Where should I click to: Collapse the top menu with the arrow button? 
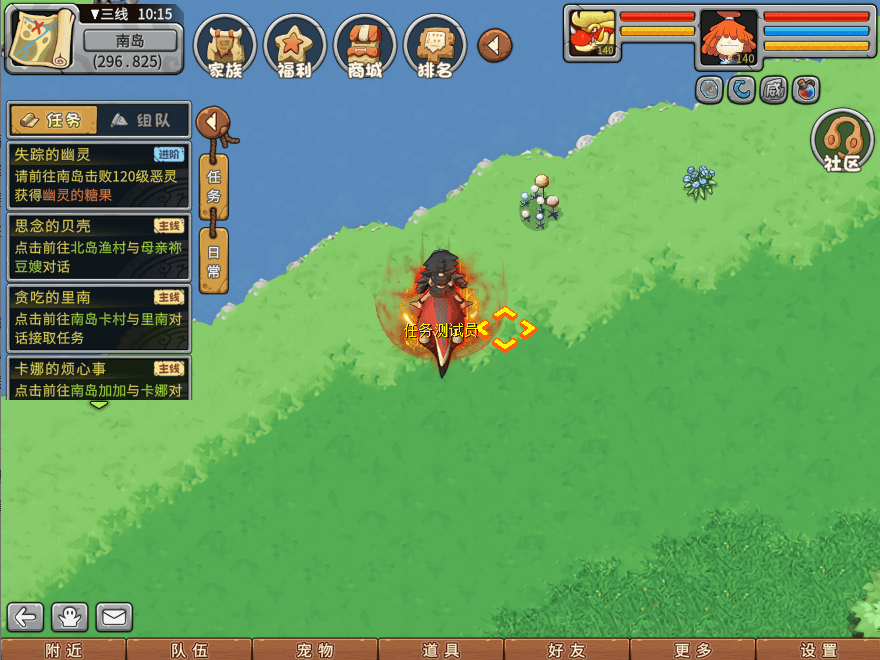click(x=494, y=44)
